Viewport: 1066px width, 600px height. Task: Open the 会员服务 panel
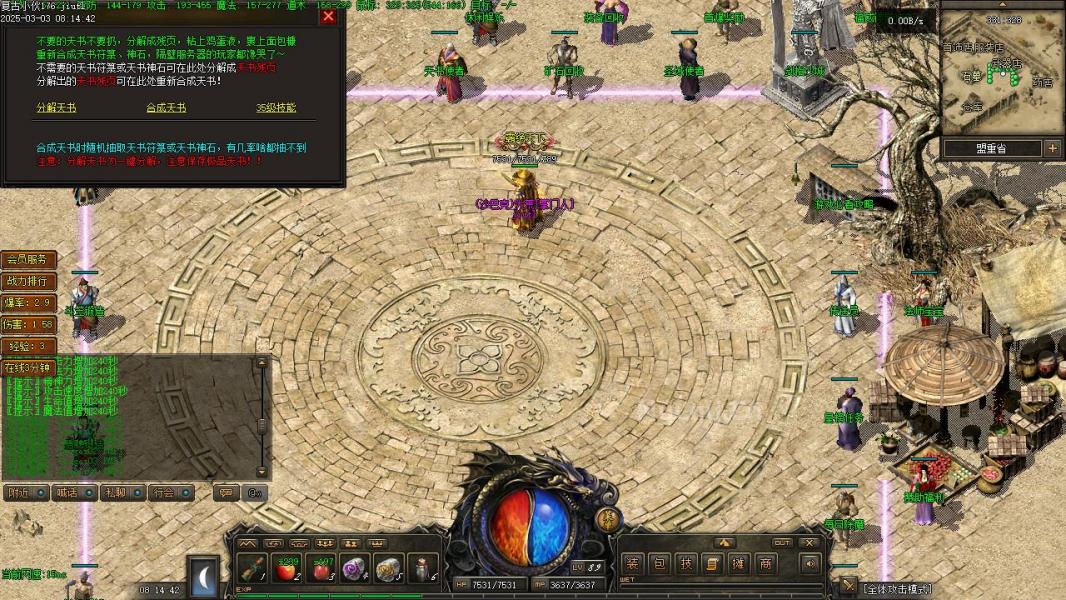29,260
